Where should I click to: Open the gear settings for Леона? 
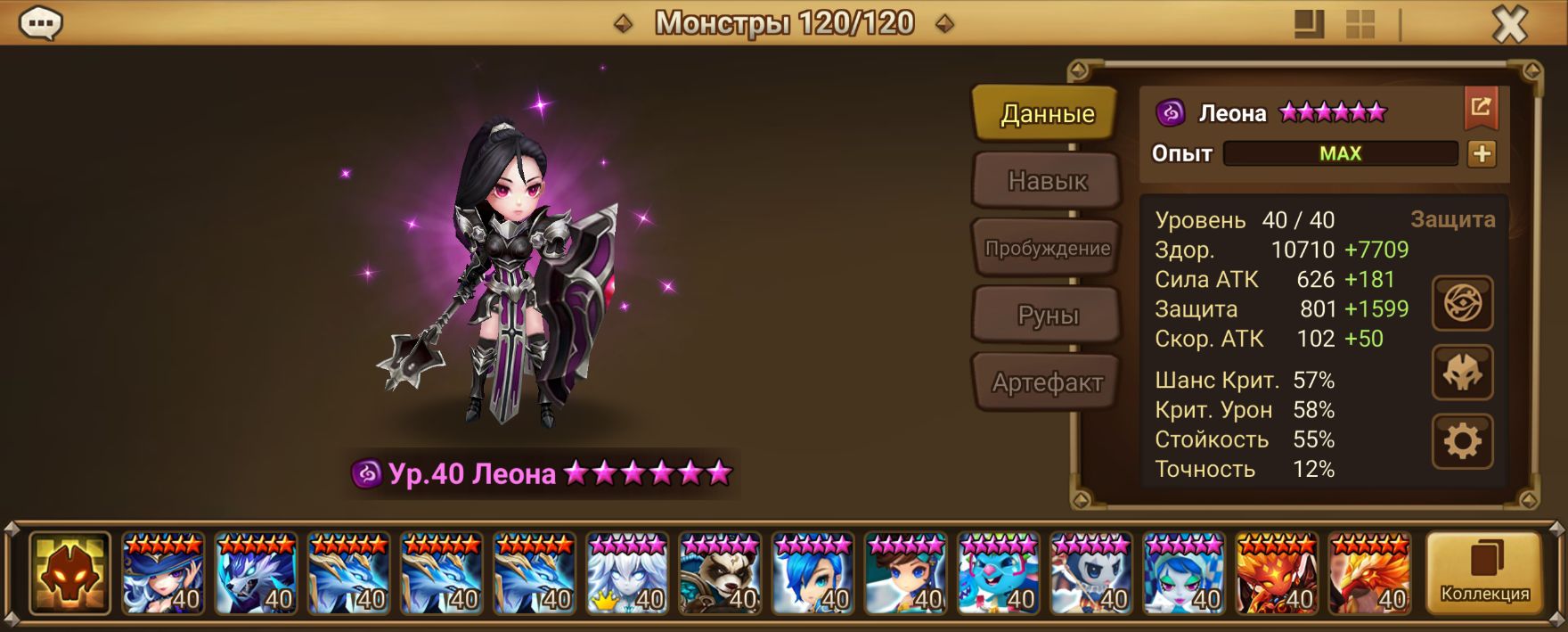point(1462,440)
